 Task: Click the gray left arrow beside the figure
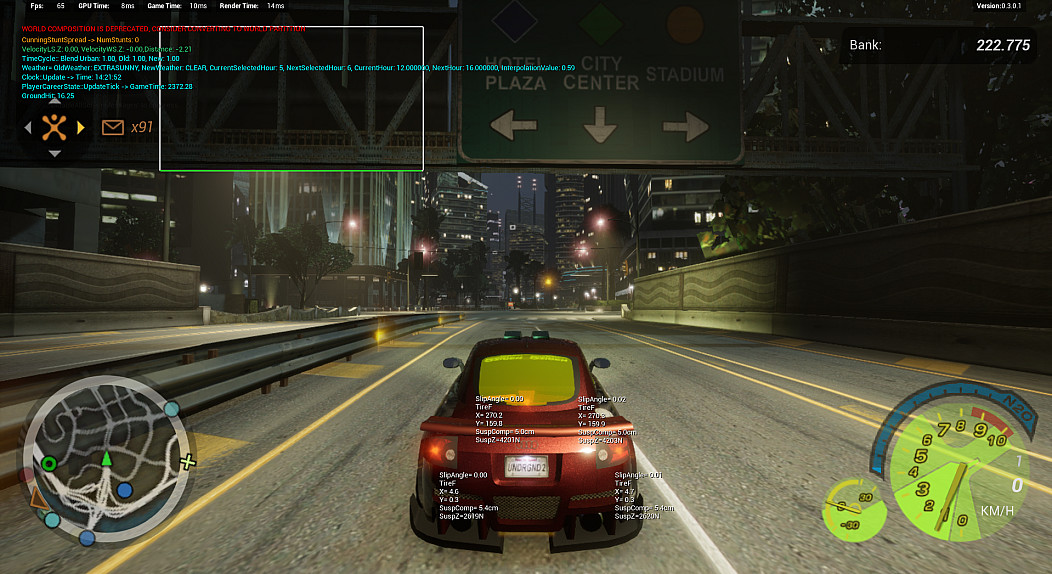pos(28,127)
